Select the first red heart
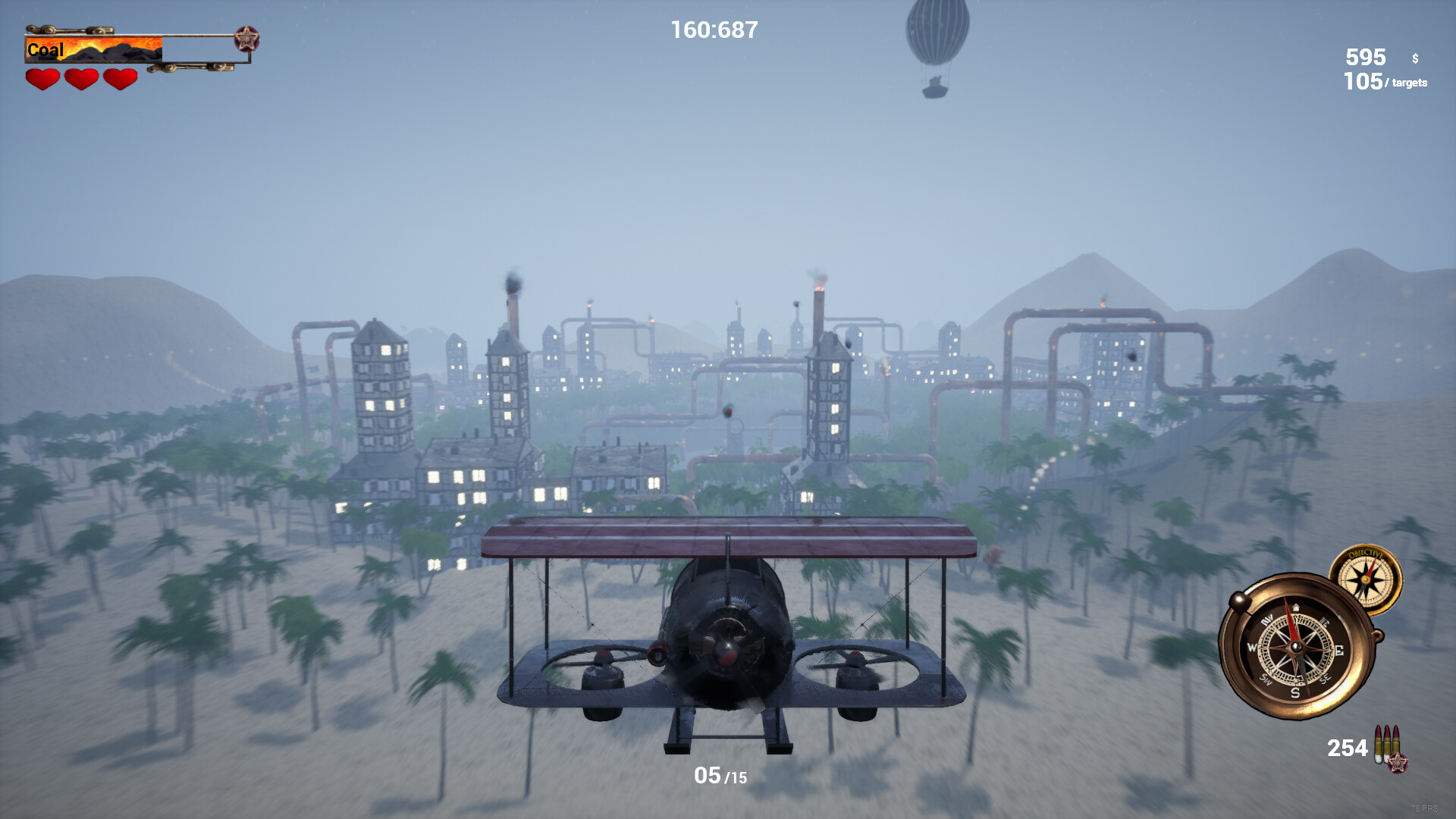The image size is (1456, 819). coord(43,79)
